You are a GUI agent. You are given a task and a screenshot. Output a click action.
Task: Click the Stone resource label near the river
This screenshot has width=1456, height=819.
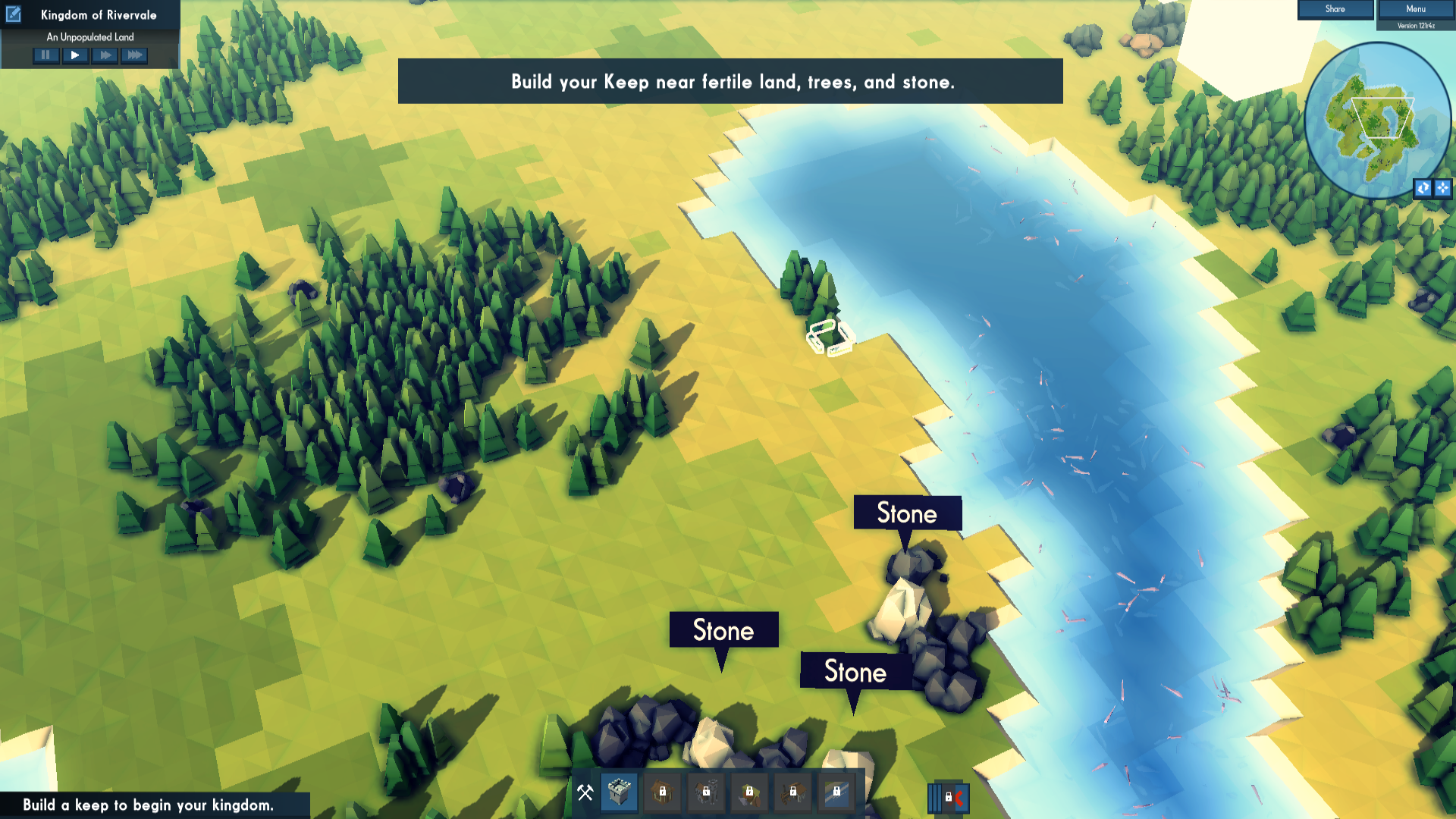tap(907, 513)
